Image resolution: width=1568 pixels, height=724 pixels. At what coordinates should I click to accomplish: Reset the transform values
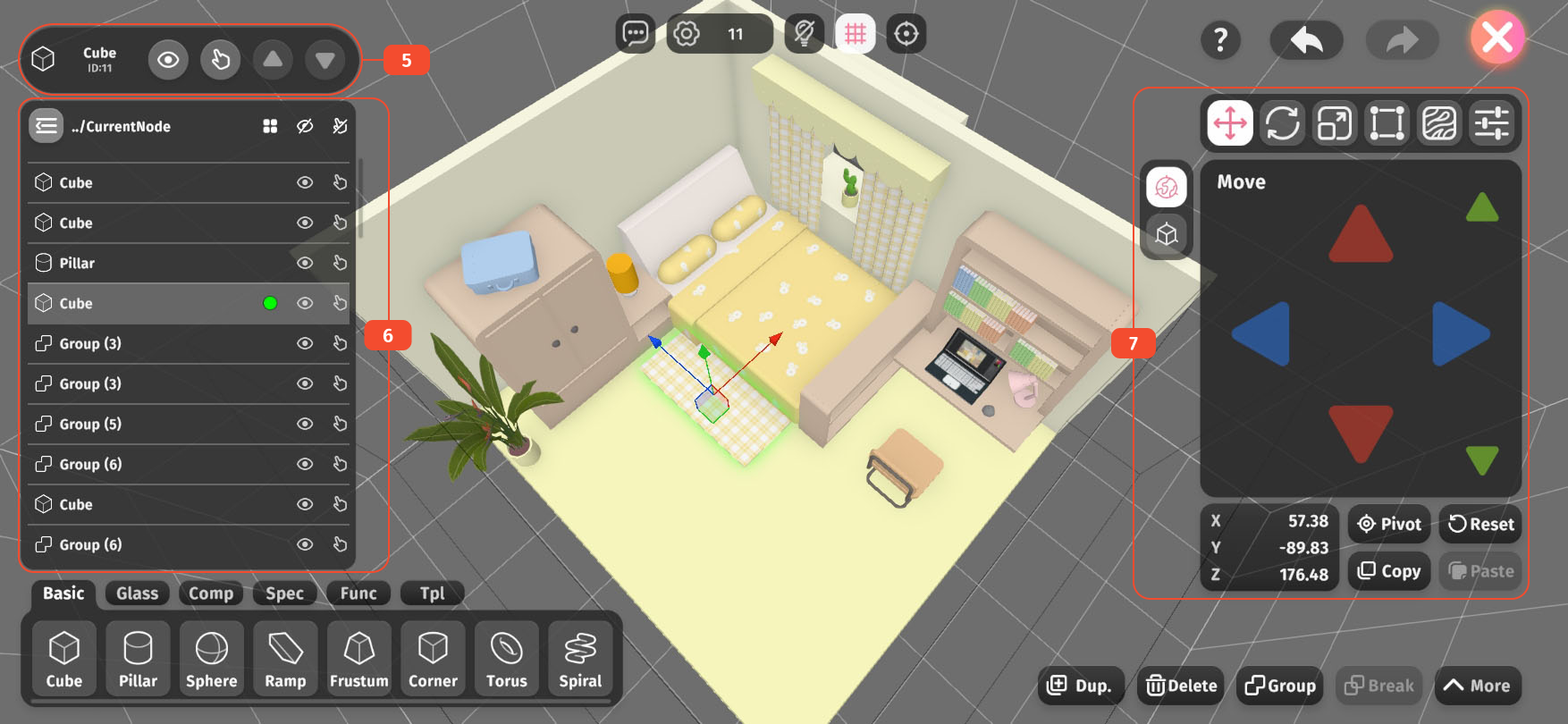1480,524
